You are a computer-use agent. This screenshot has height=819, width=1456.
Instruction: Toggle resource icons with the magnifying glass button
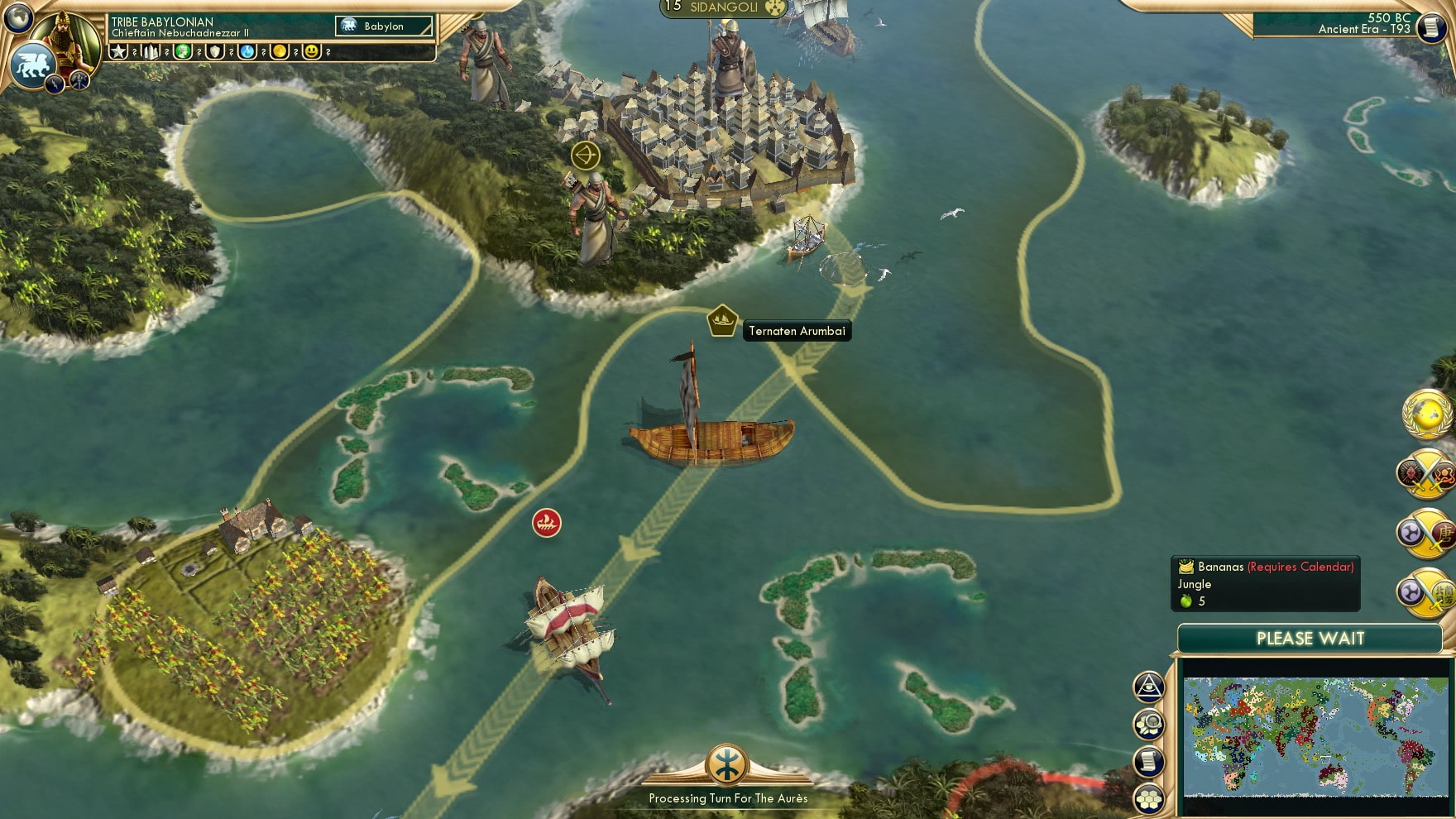pyautogui.click(x=1147, y=724)
